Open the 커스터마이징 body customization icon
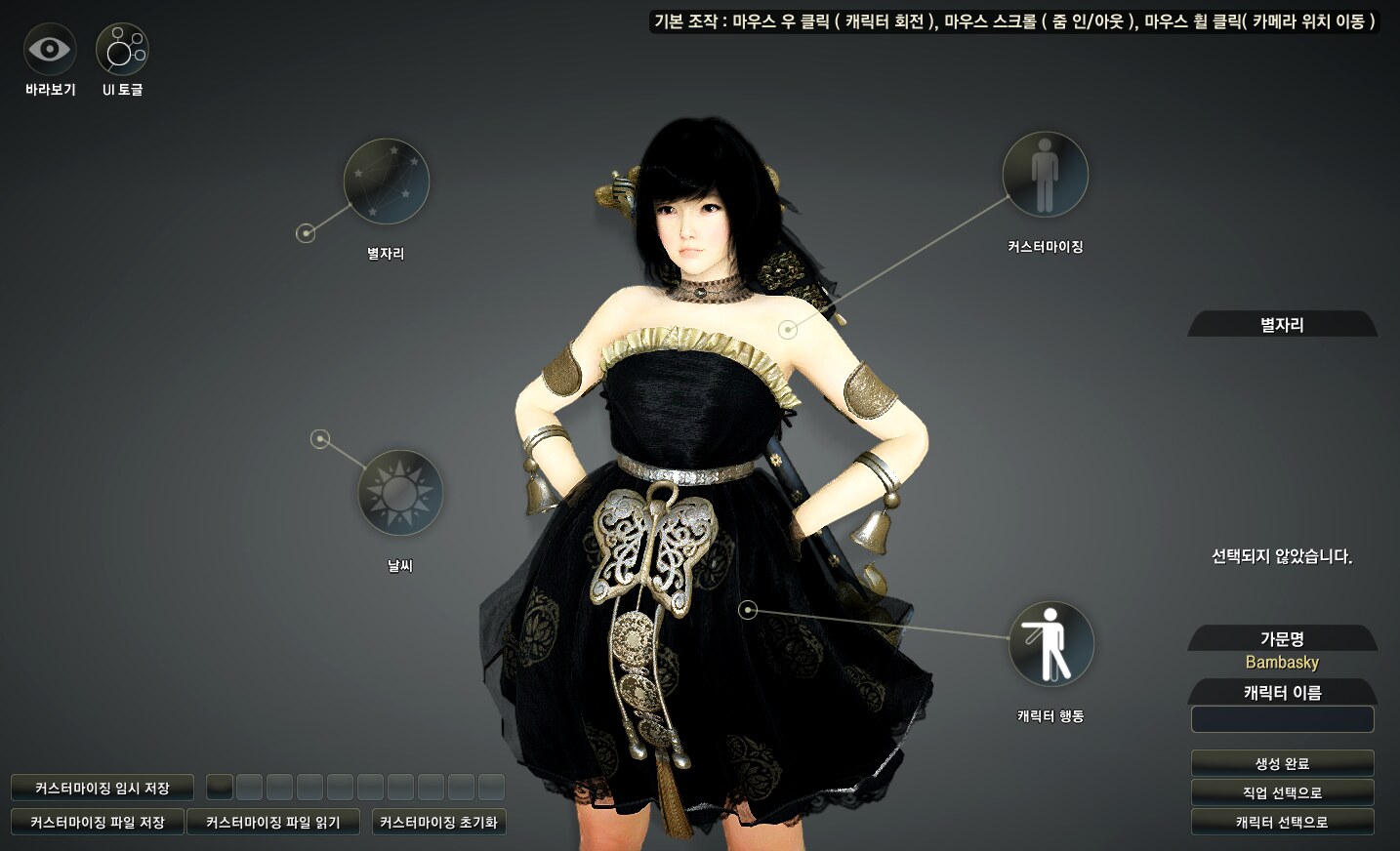Image resolution: width=1400 pixels, height=851 pixels. 1045,175
